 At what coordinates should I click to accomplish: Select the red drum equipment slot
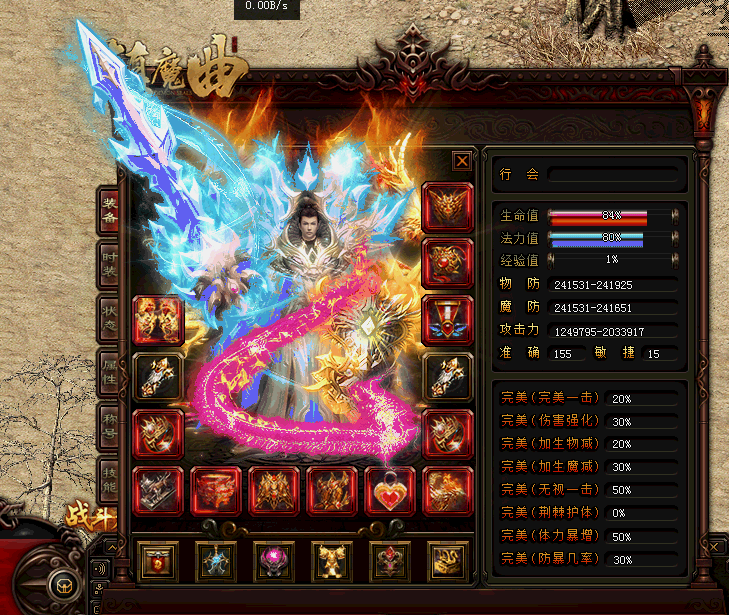216,491
